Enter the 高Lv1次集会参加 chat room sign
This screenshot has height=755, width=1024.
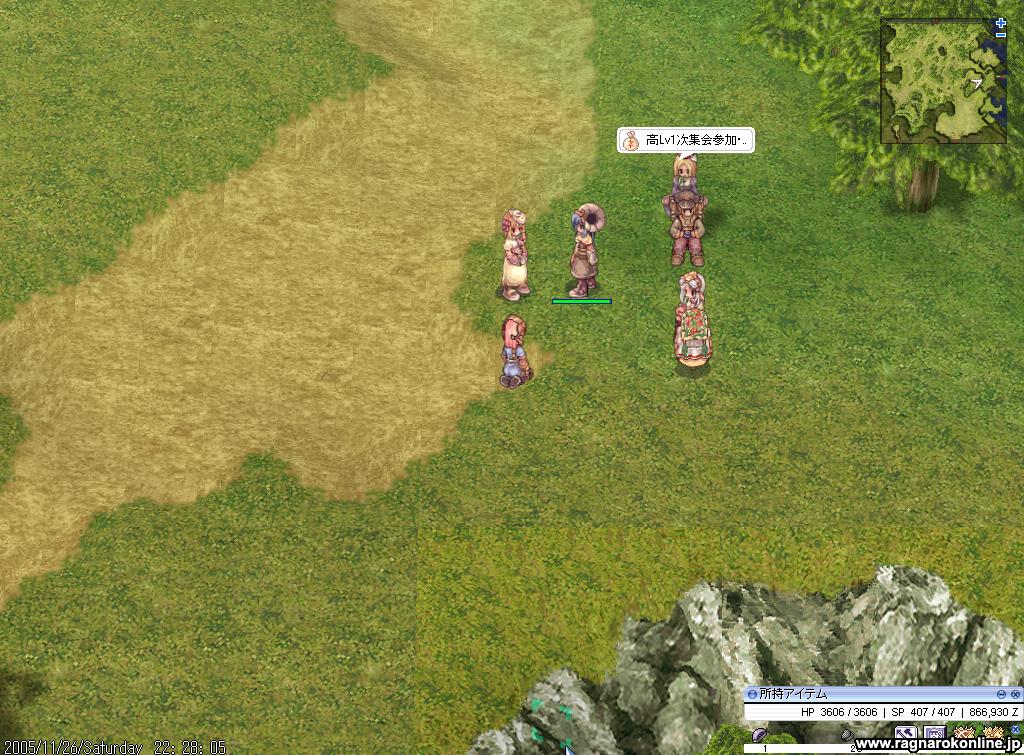click(x=686, y=141)
